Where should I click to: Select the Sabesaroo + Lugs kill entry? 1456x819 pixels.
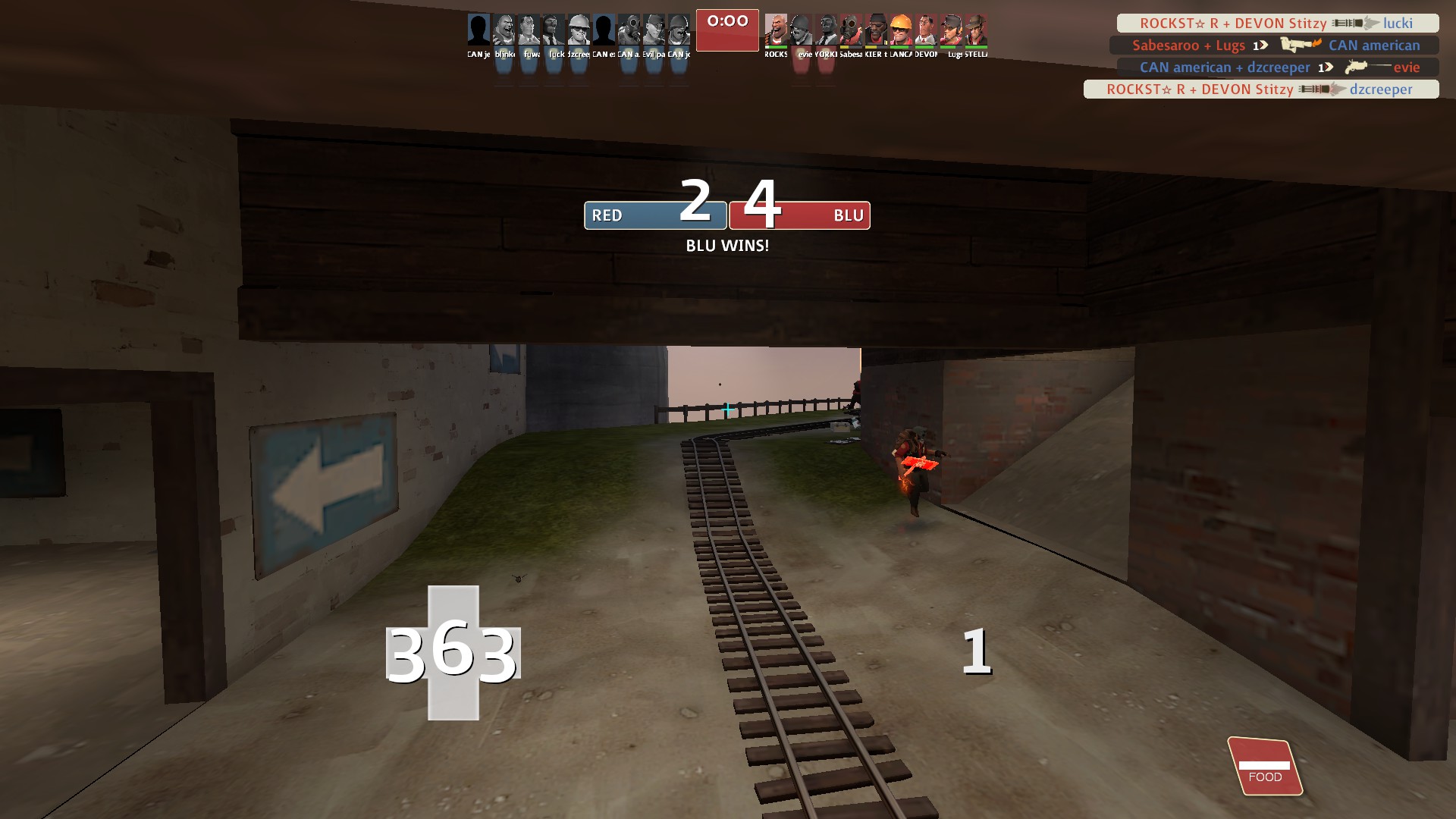[1274, 45]
